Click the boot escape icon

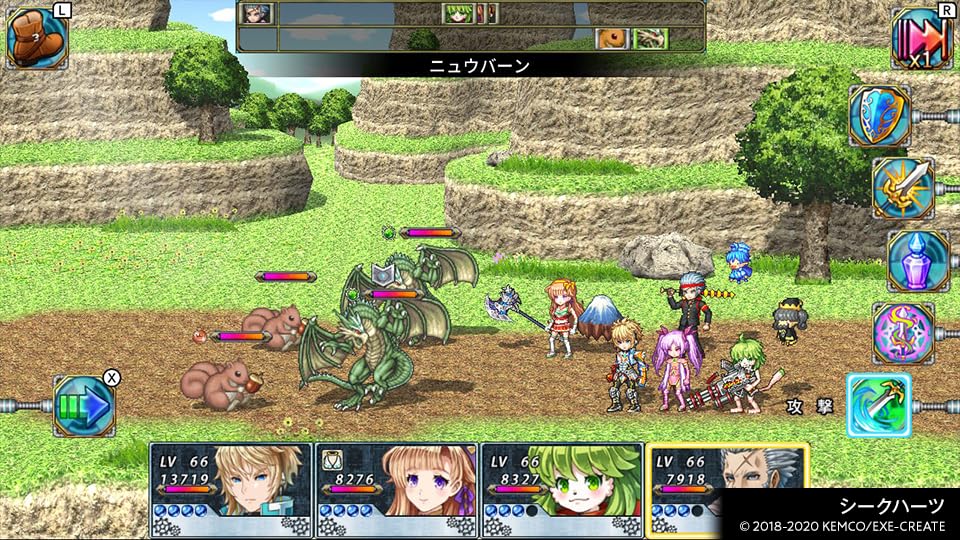pos(36,38)
